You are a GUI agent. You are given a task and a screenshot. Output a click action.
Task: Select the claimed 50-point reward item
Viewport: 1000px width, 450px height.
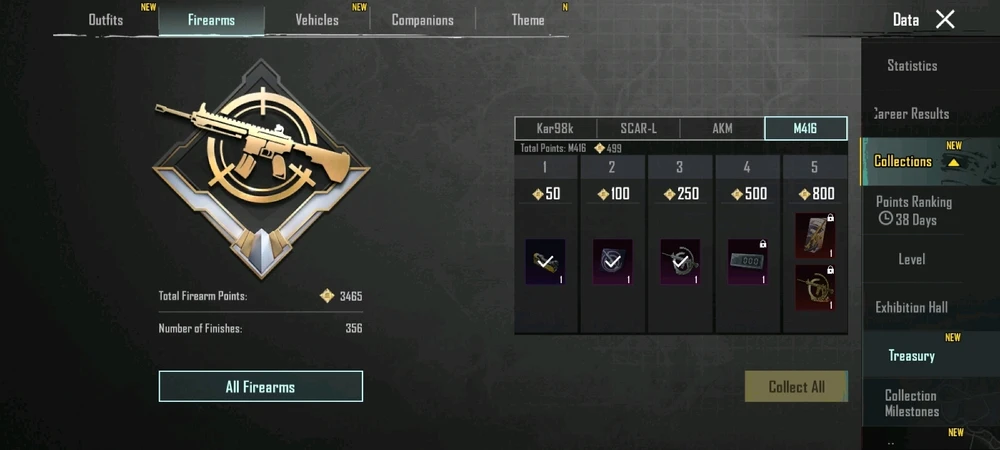545,261
